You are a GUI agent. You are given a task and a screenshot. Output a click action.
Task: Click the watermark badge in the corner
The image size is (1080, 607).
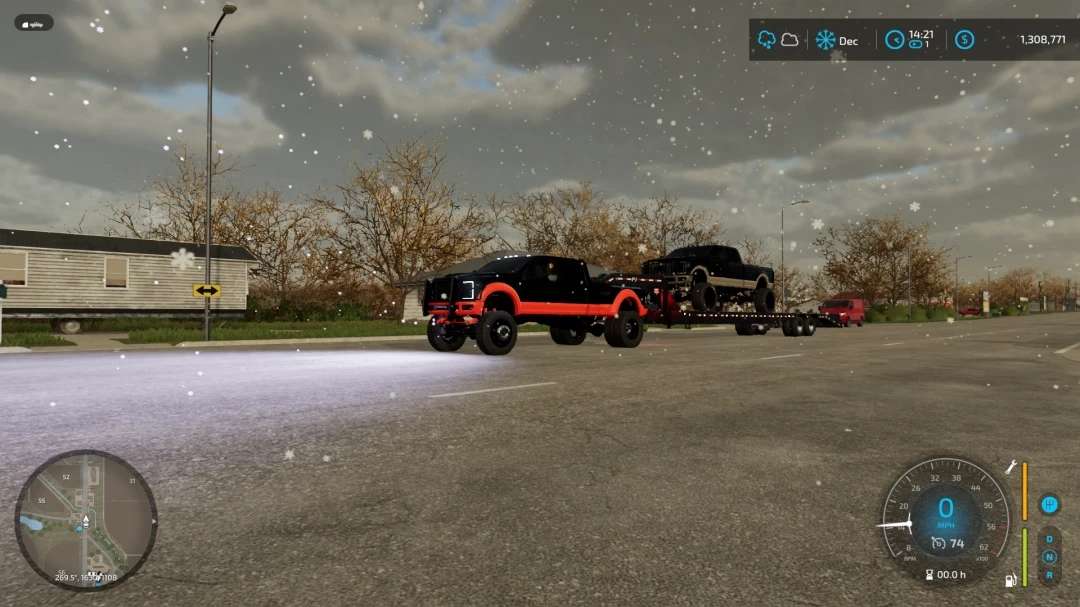(x=34, y=22)
